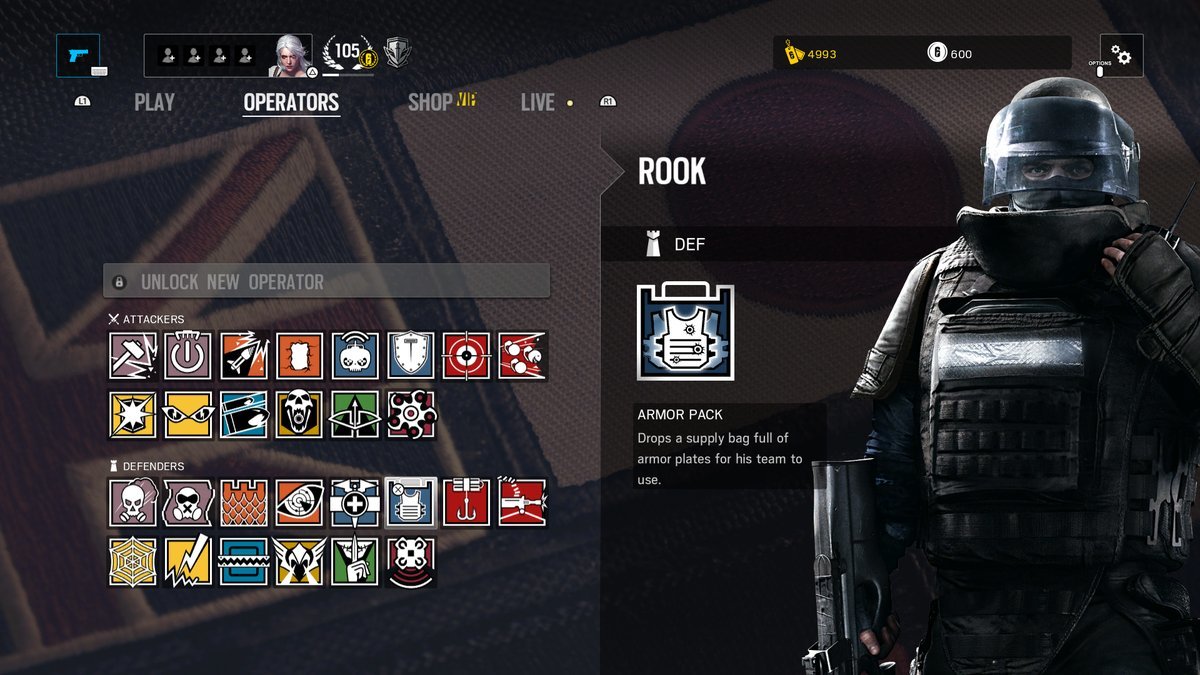Go to the Live tab
Viewport: 1200px width, 675px height.
click(x=538, y=102)
